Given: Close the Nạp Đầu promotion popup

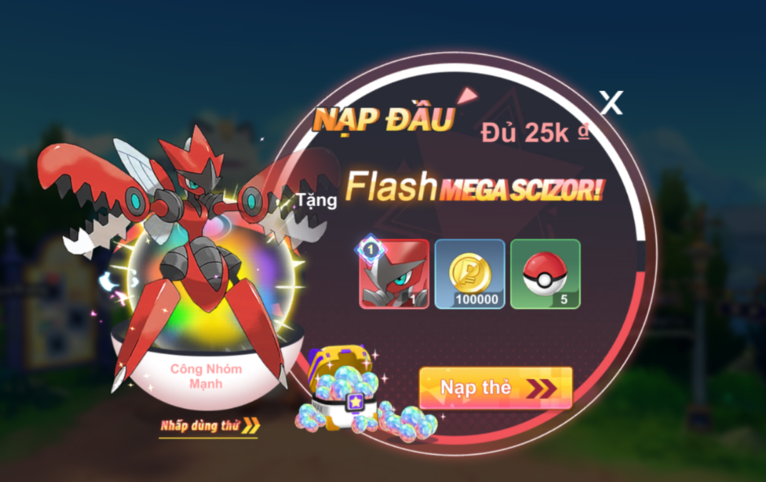Looking at the screenshot, I should 610,101.
